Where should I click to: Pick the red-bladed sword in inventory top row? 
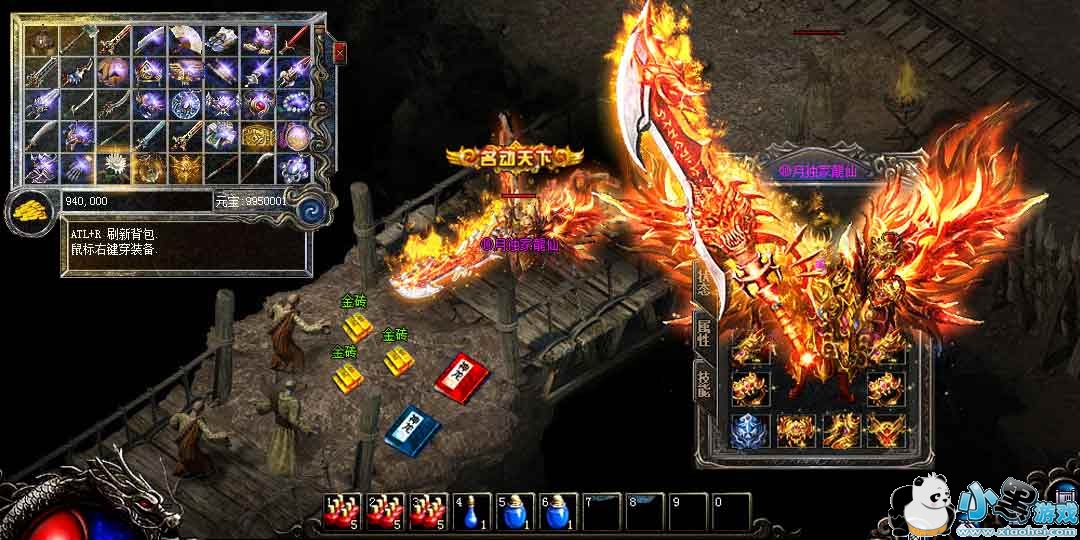(x=296, y=40)
